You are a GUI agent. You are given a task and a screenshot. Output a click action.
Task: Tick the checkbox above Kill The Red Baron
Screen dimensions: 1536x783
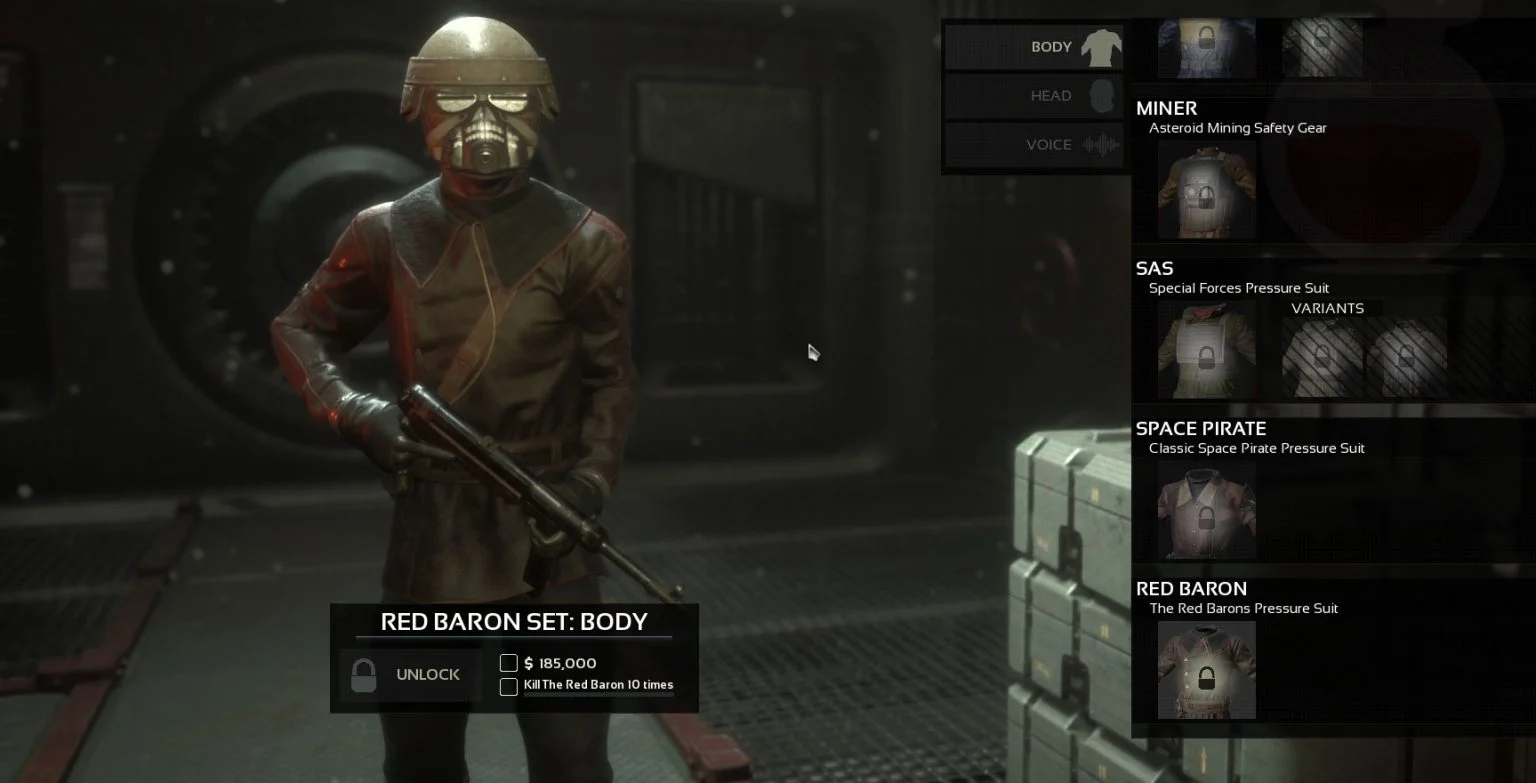pyautogui.click(x=508, y=663)
